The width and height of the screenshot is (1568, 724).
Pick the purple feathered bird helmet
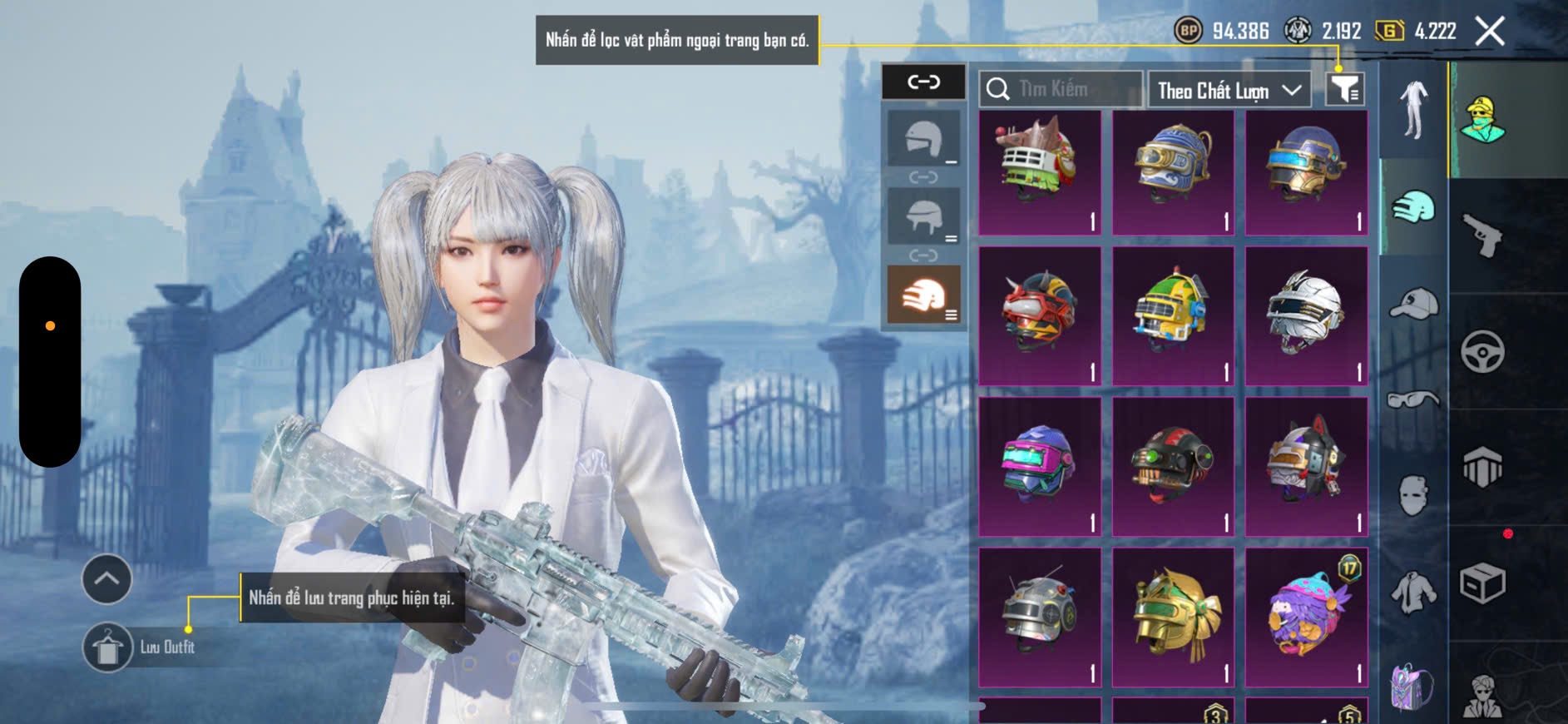(x=1306, y=617)
